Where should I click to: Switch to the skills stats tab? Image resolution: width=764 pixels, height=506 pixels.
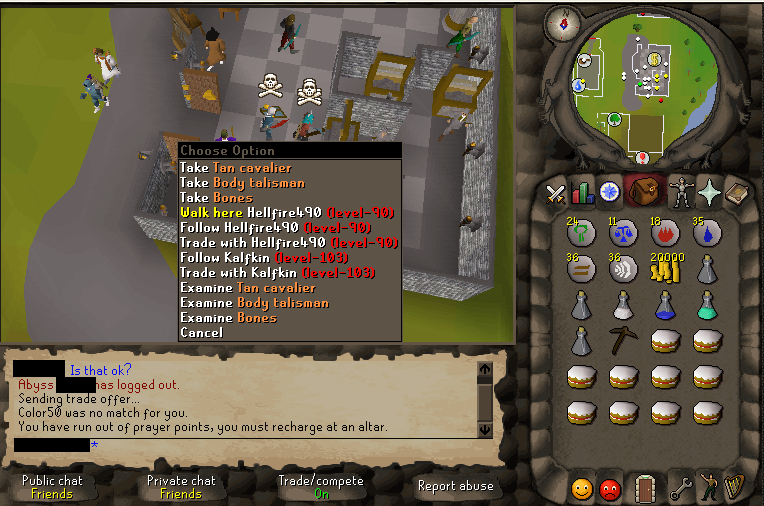pyautogui.click(x=582, y=193)
